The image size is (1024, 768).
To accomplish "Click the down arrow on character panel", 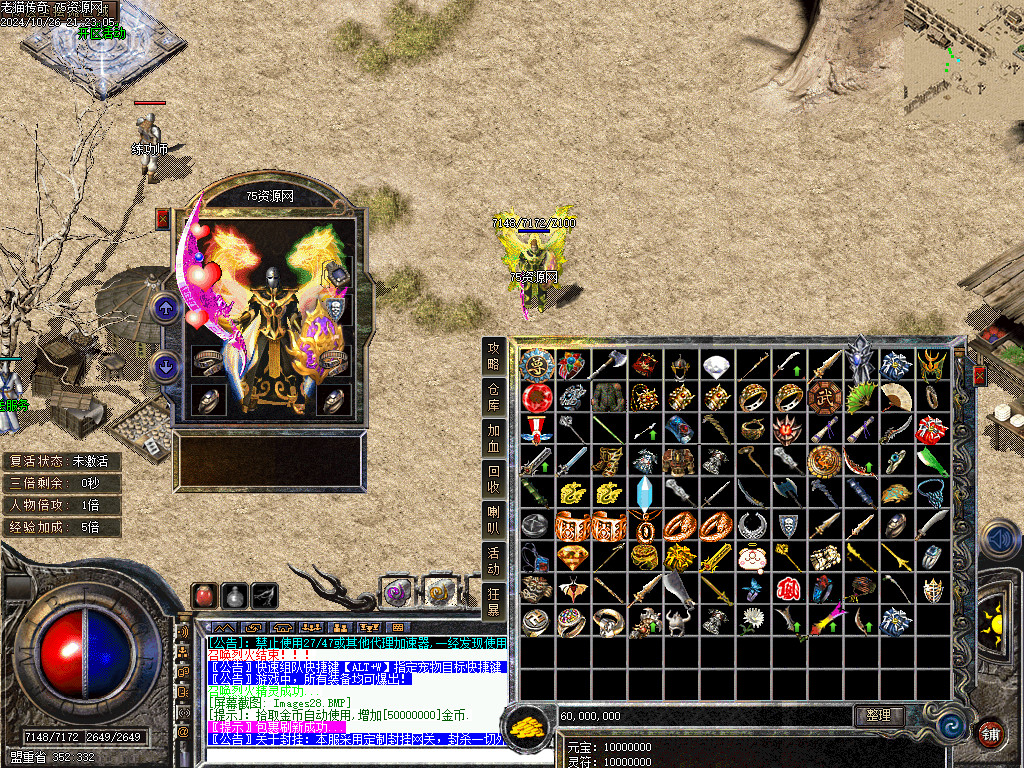I will tap(166, 366).
